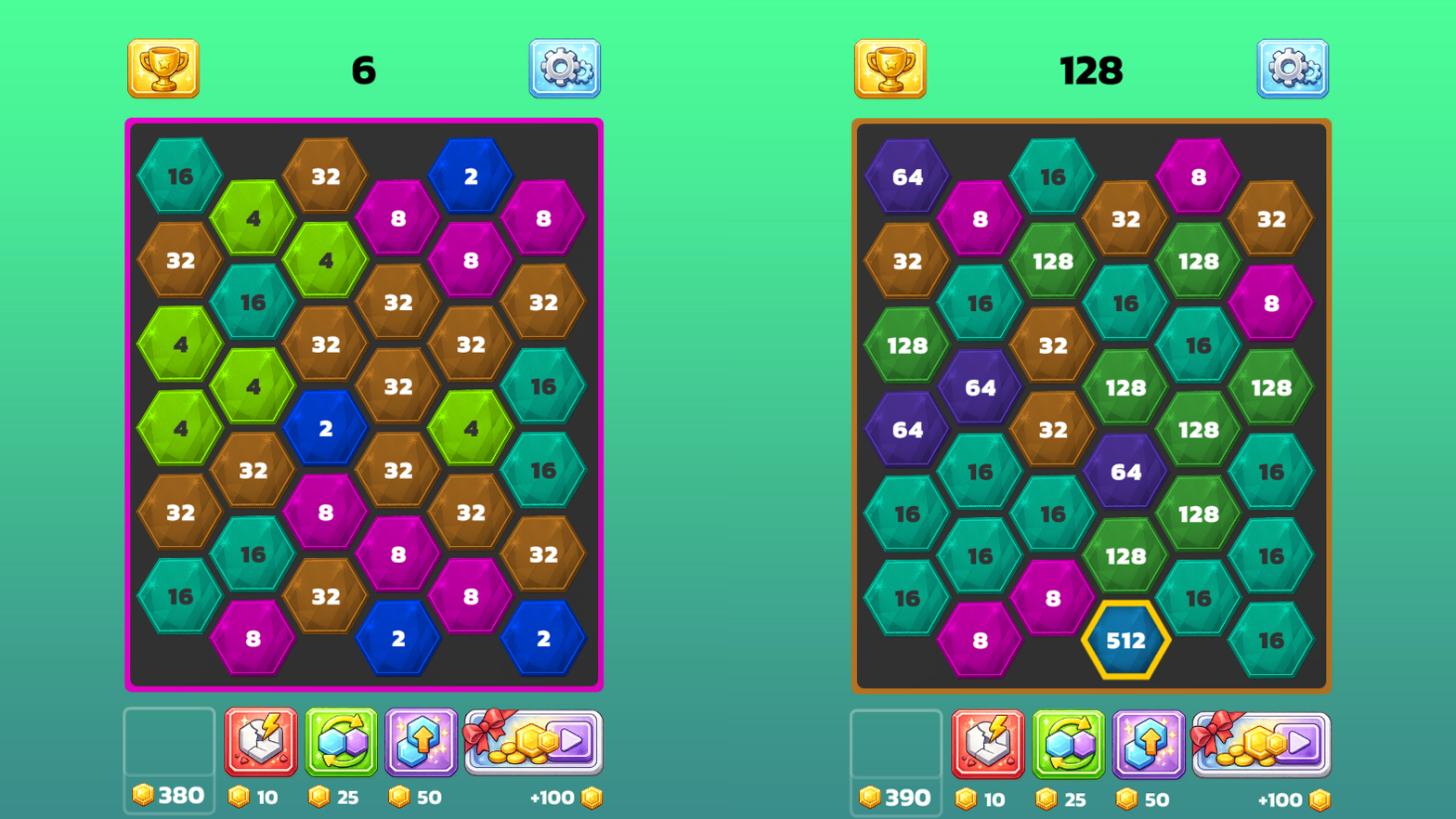Open settings on the left game board

[x=564, y=69]
